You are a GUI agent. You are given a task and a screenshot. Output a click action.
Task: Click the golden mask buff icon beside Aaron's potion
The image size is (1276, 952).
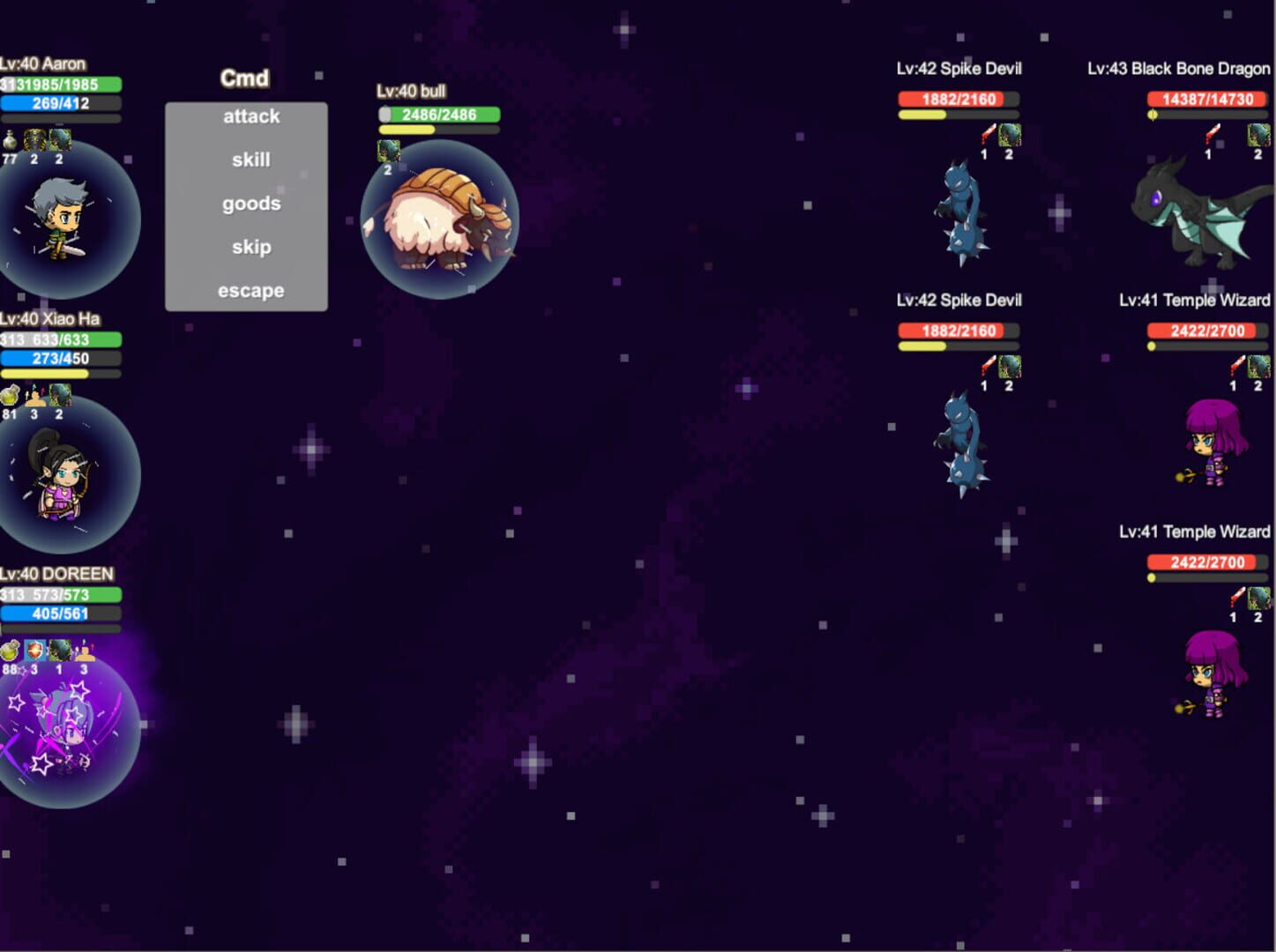[34, 141]
